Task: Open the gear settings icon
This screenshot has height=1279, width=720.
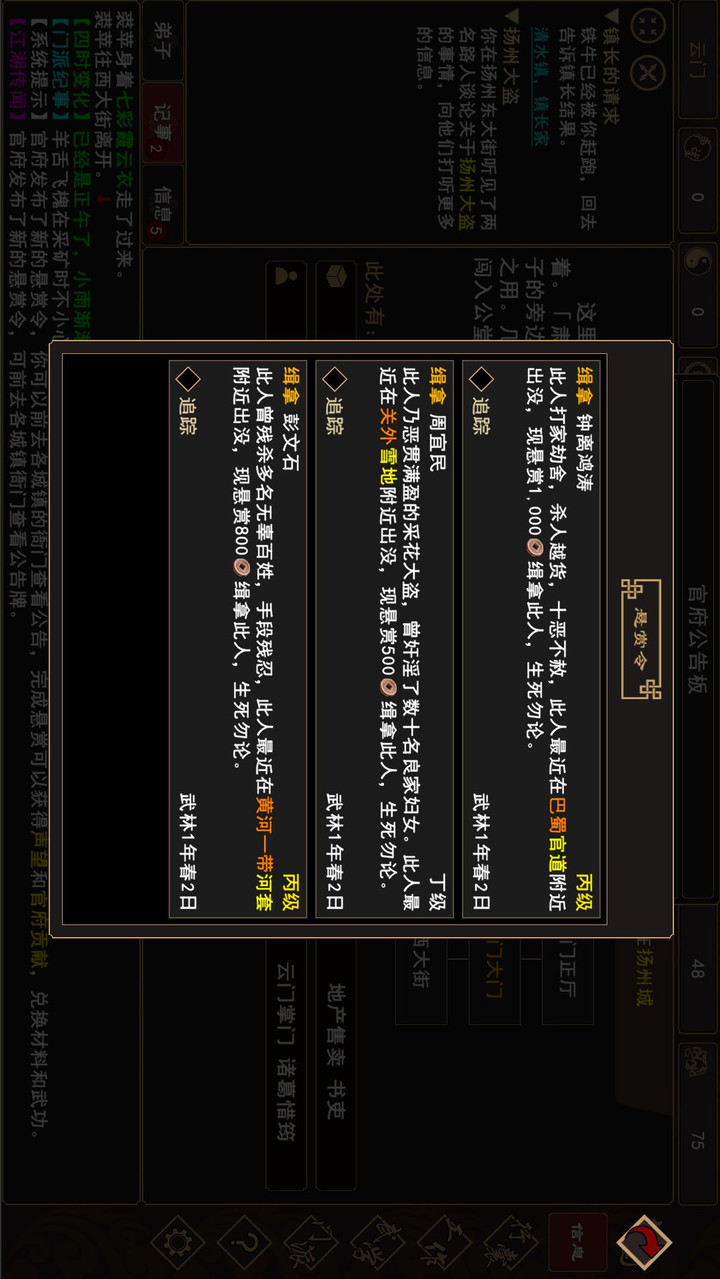Action: tap(178, 1242)
